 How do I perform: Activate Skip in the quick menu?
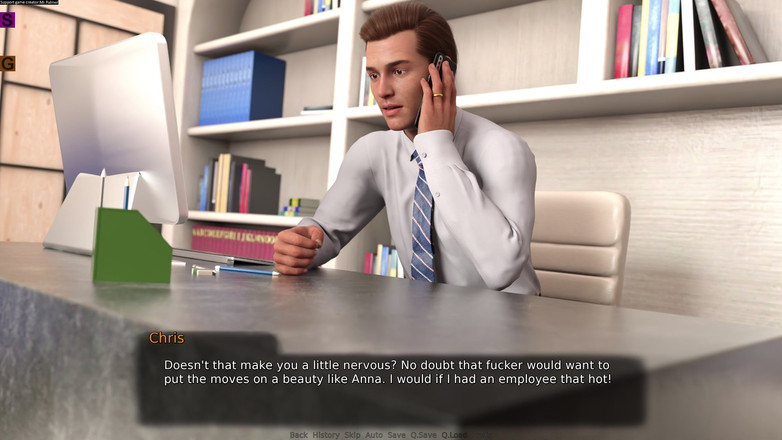pos(352,435)
